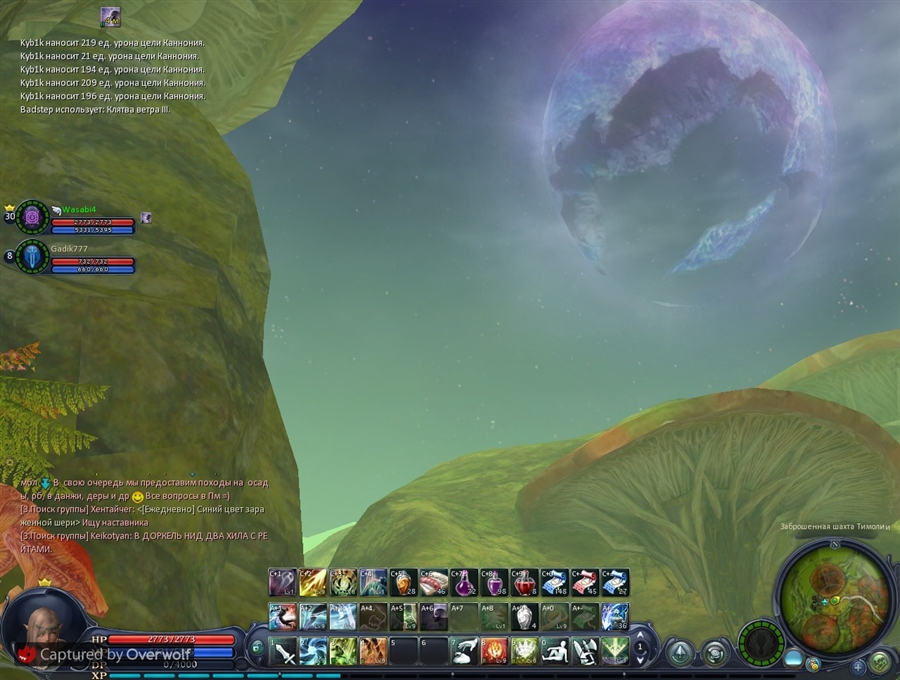The width and height of the screenshot is (900, 680).
Task: Use the blue scroll with 148 count
Action: (x=553, y=582)
